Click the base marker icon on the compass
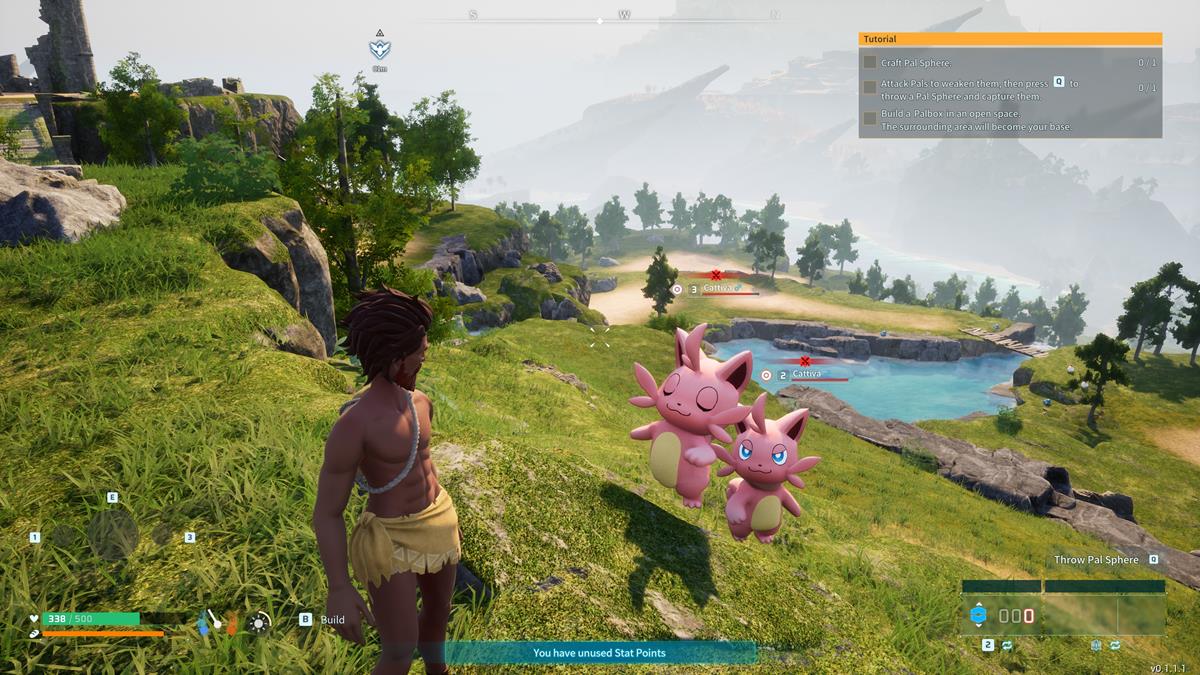 click(380, 48)
